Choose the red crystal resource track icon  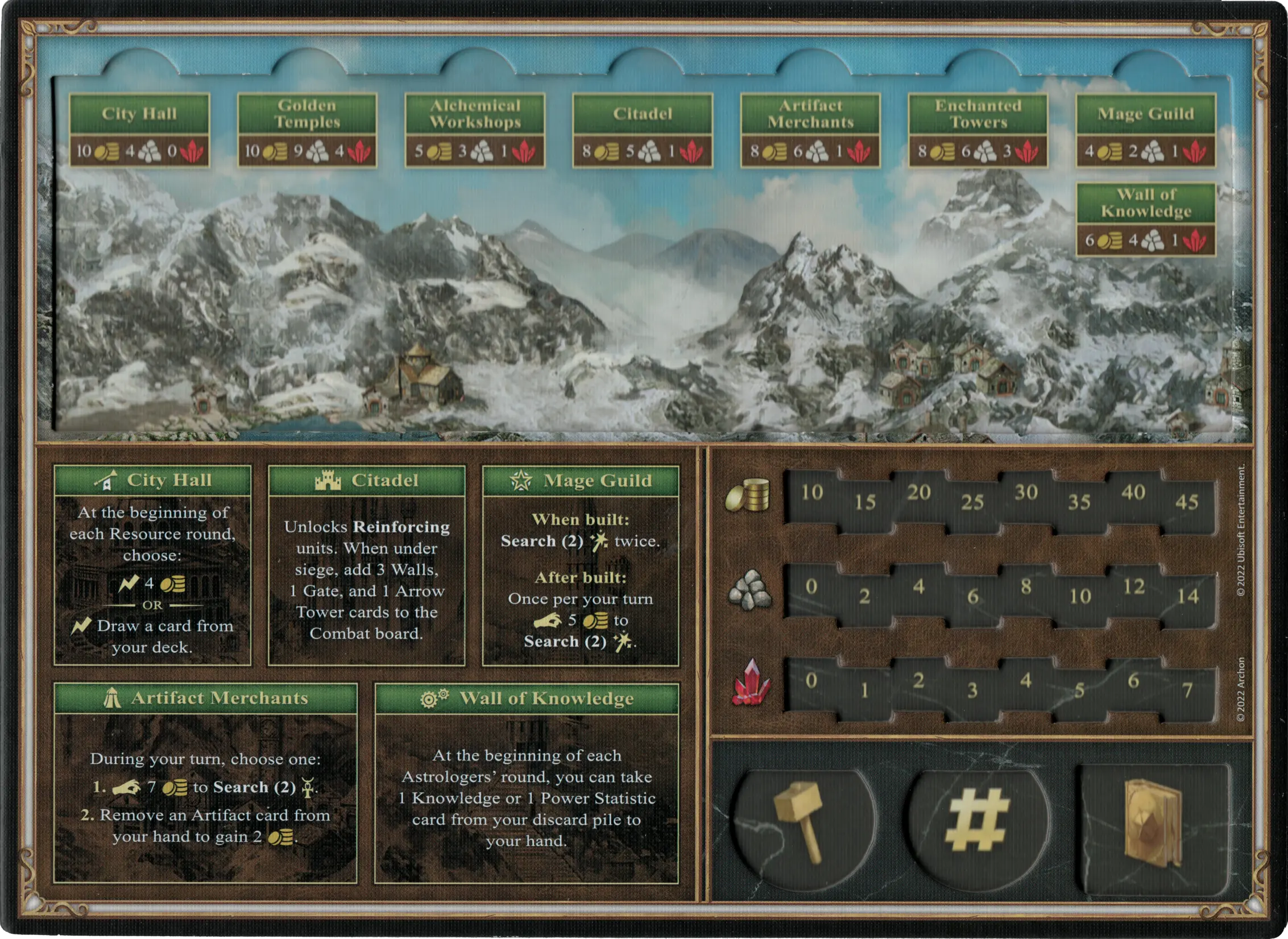[752, 682]
